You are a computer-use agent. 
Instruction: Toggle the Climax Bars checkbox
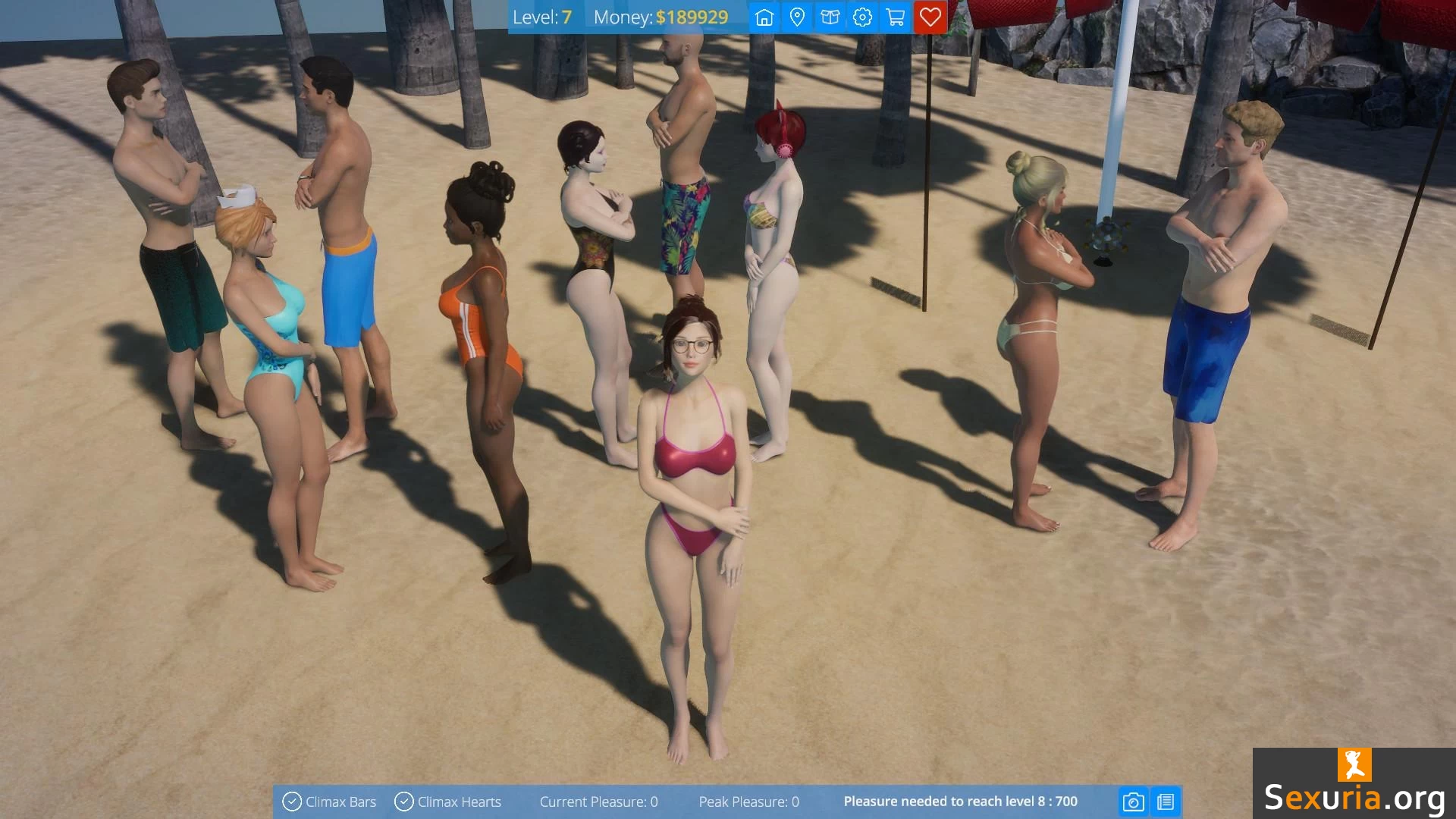292,802
